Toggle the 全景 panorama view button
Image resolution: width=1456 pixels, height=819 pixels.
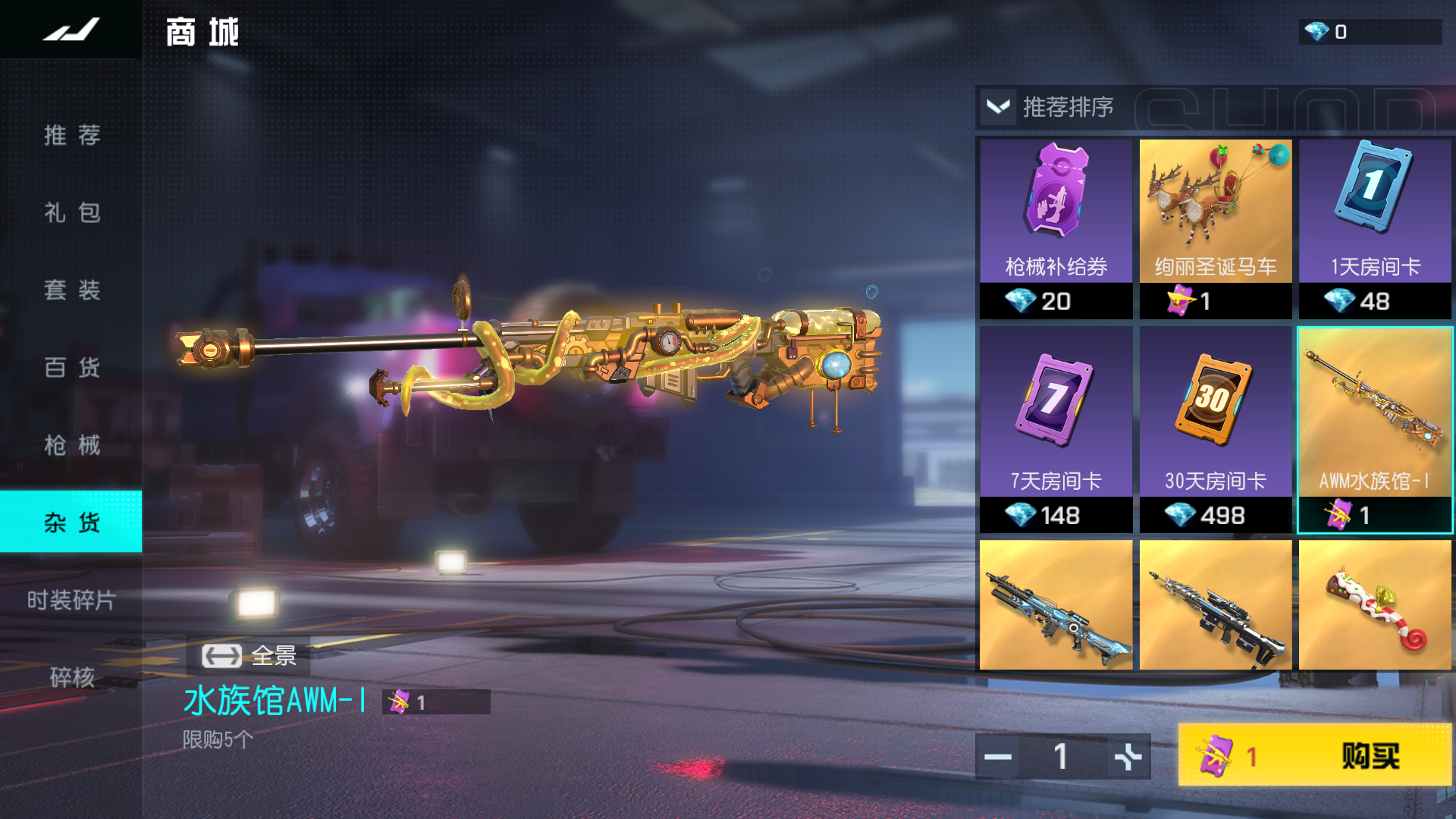[249, 656]
